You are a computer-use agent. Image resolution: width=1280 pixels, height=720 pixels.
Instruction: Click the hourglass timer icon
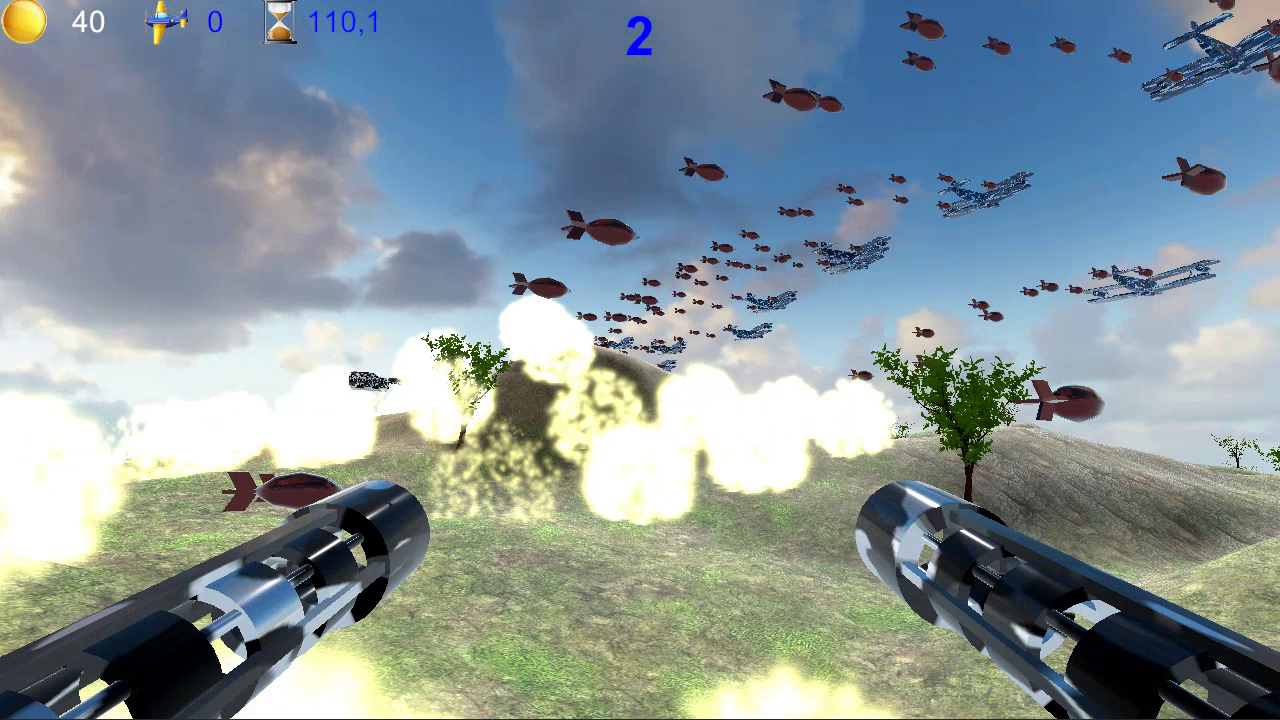pyautogui.click(x=278, y=22)
